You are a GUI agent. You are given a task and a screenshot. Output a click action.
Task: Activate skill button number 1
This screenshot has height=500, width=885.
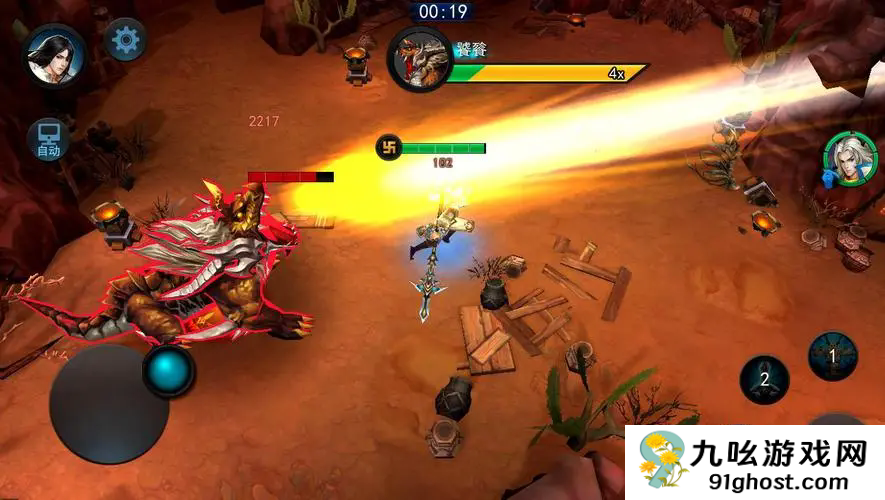point(832,357)
